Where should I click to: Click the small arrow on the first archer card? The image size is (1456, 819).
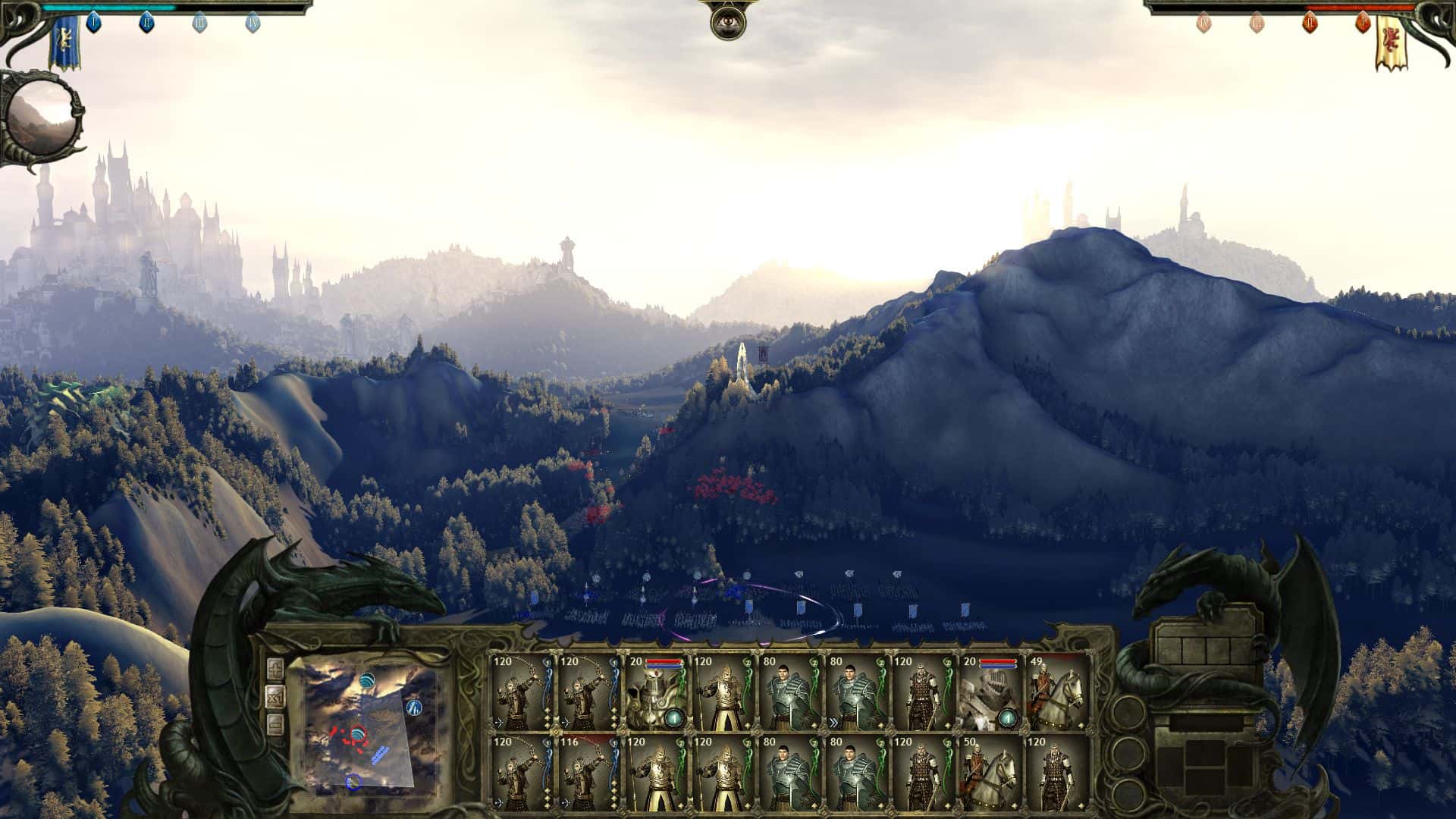499,721
